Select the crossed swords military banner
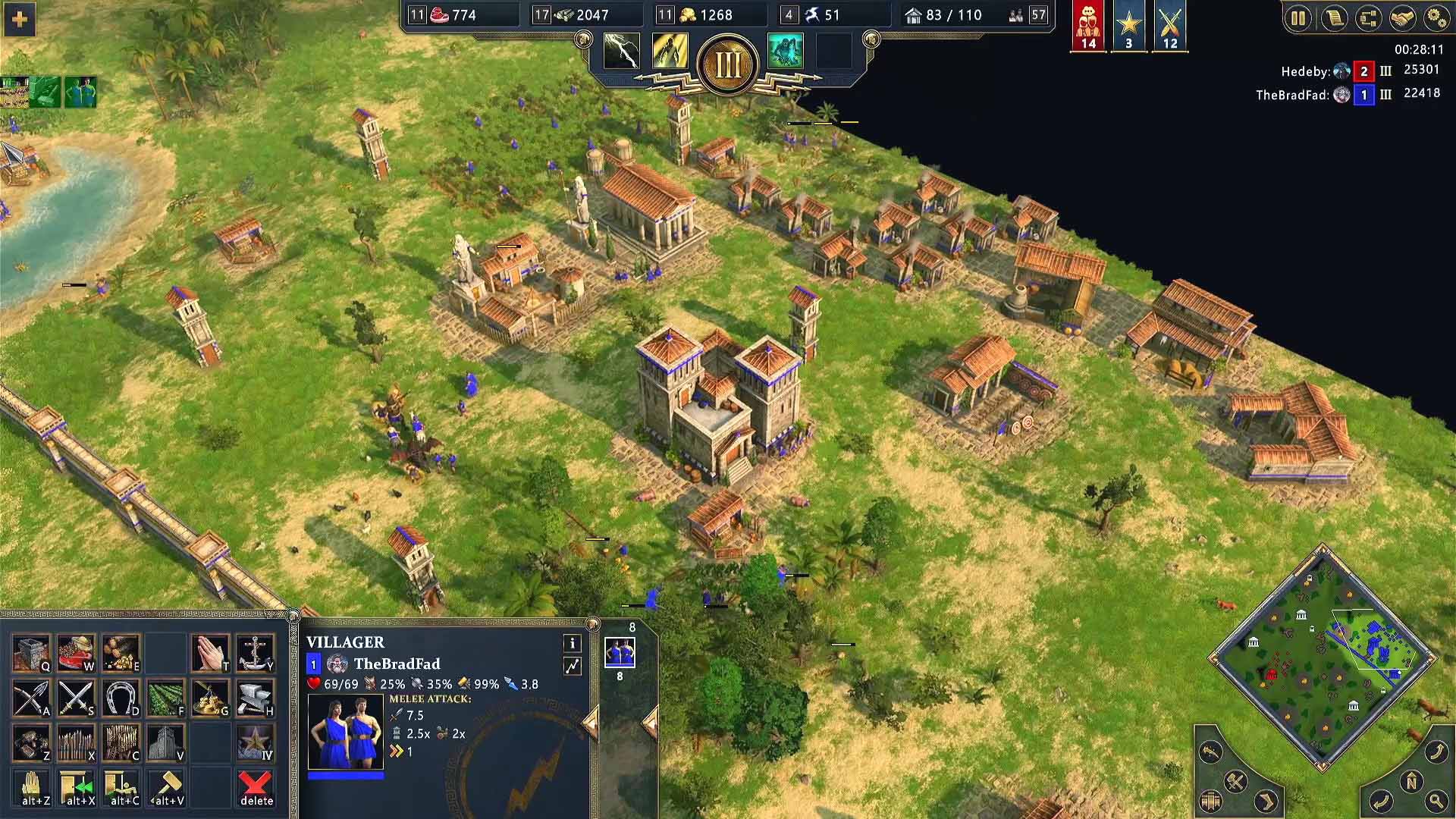 [1169, 26]
